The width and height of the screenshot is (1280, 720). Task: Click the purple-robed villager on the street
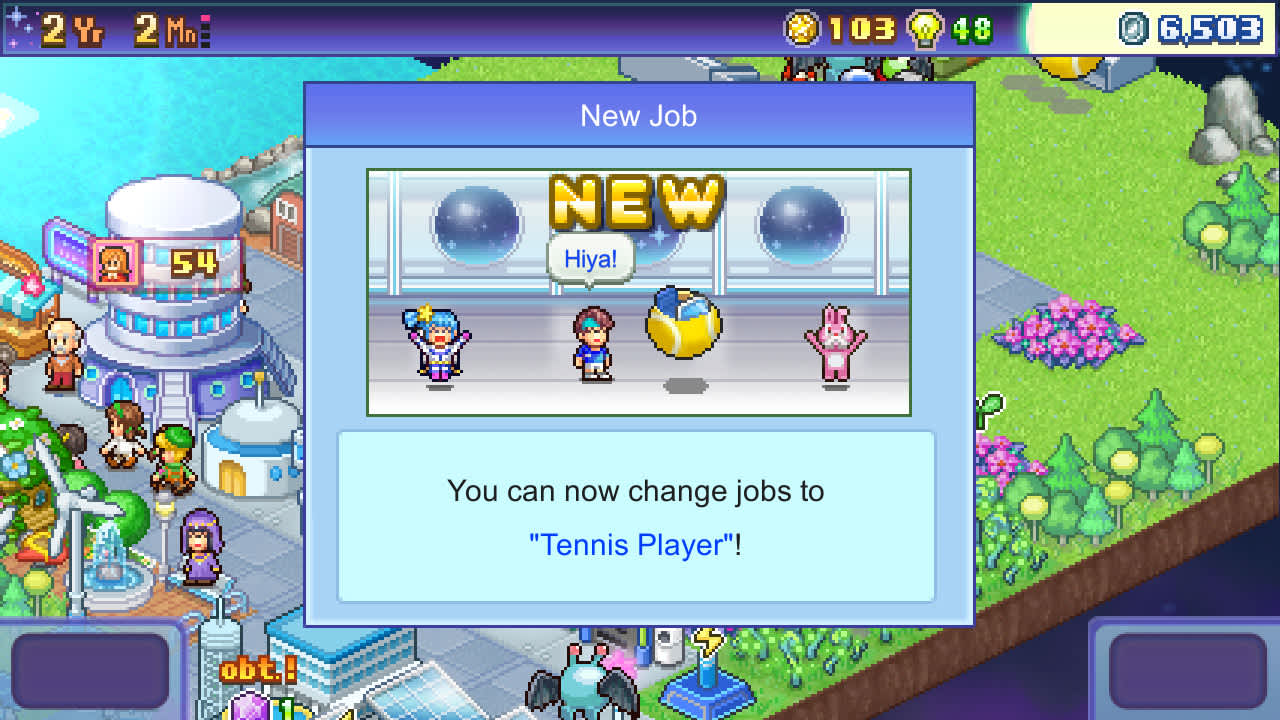(x=200, y=545)
